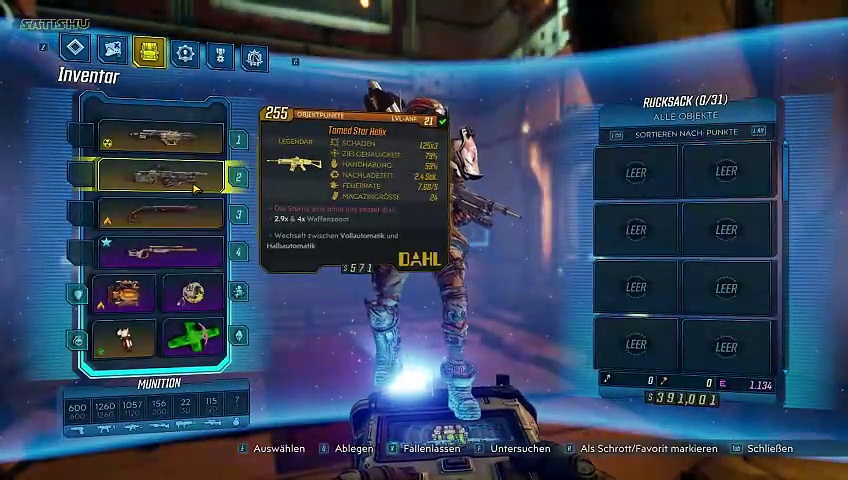Choose Fallenlassen to drop the item
The image size is (848, 480).
click(x=431, y=449)
